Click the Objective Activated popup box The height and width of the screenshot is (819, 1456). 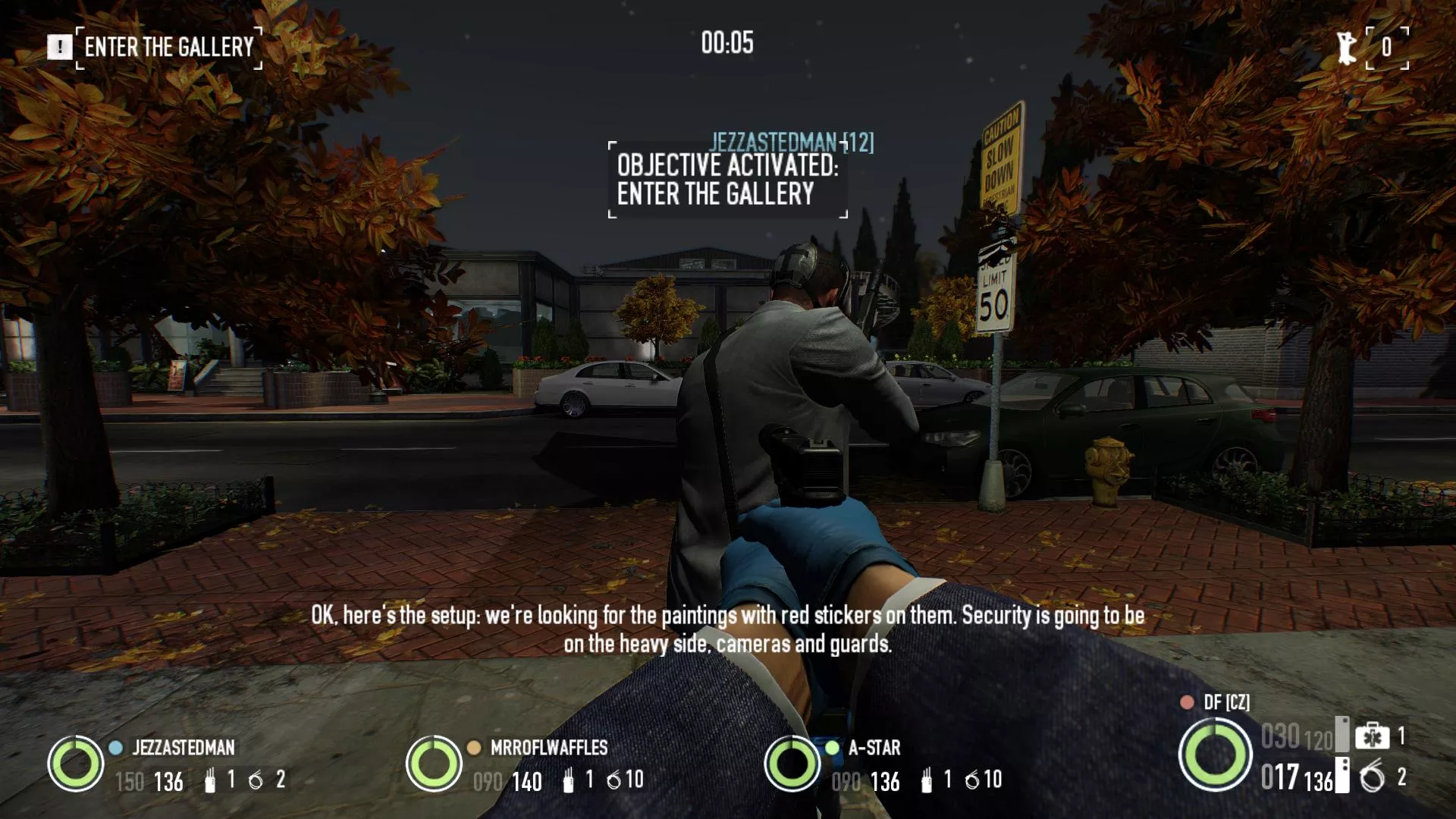(x=727, y=180)
